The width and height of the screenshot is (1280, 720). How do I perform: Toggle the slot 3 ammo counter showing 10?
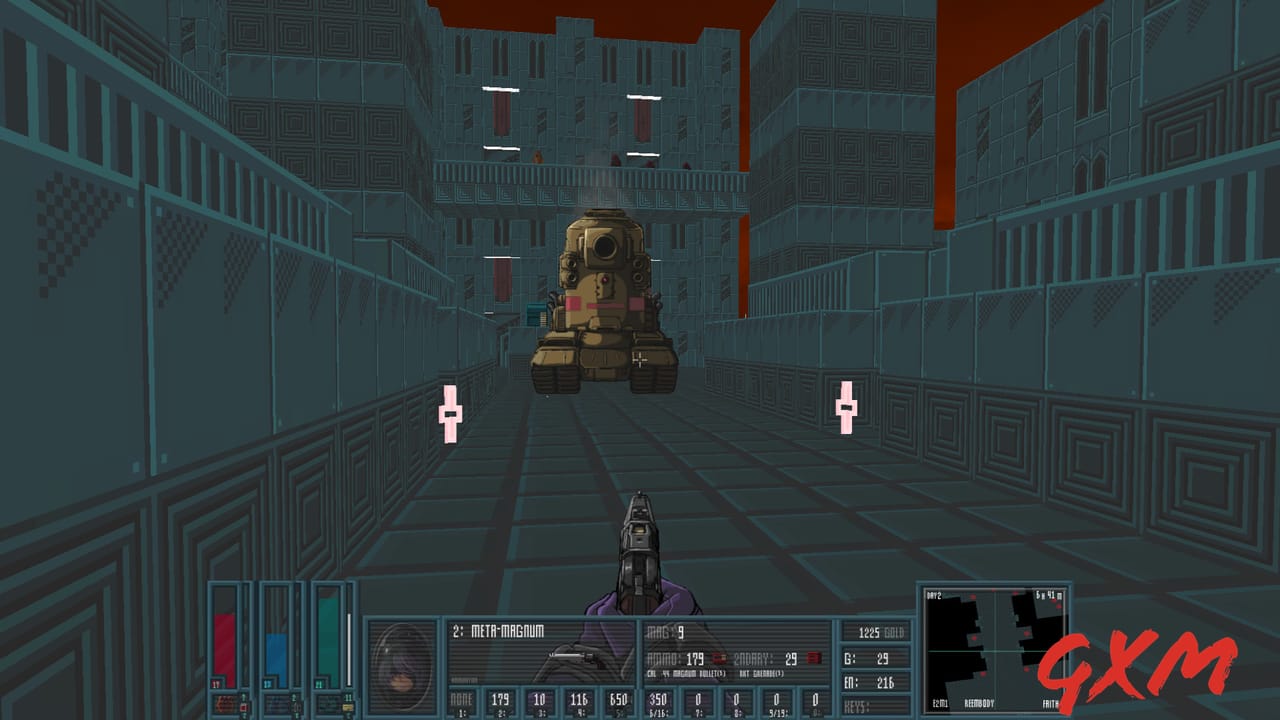pos(540,698)
